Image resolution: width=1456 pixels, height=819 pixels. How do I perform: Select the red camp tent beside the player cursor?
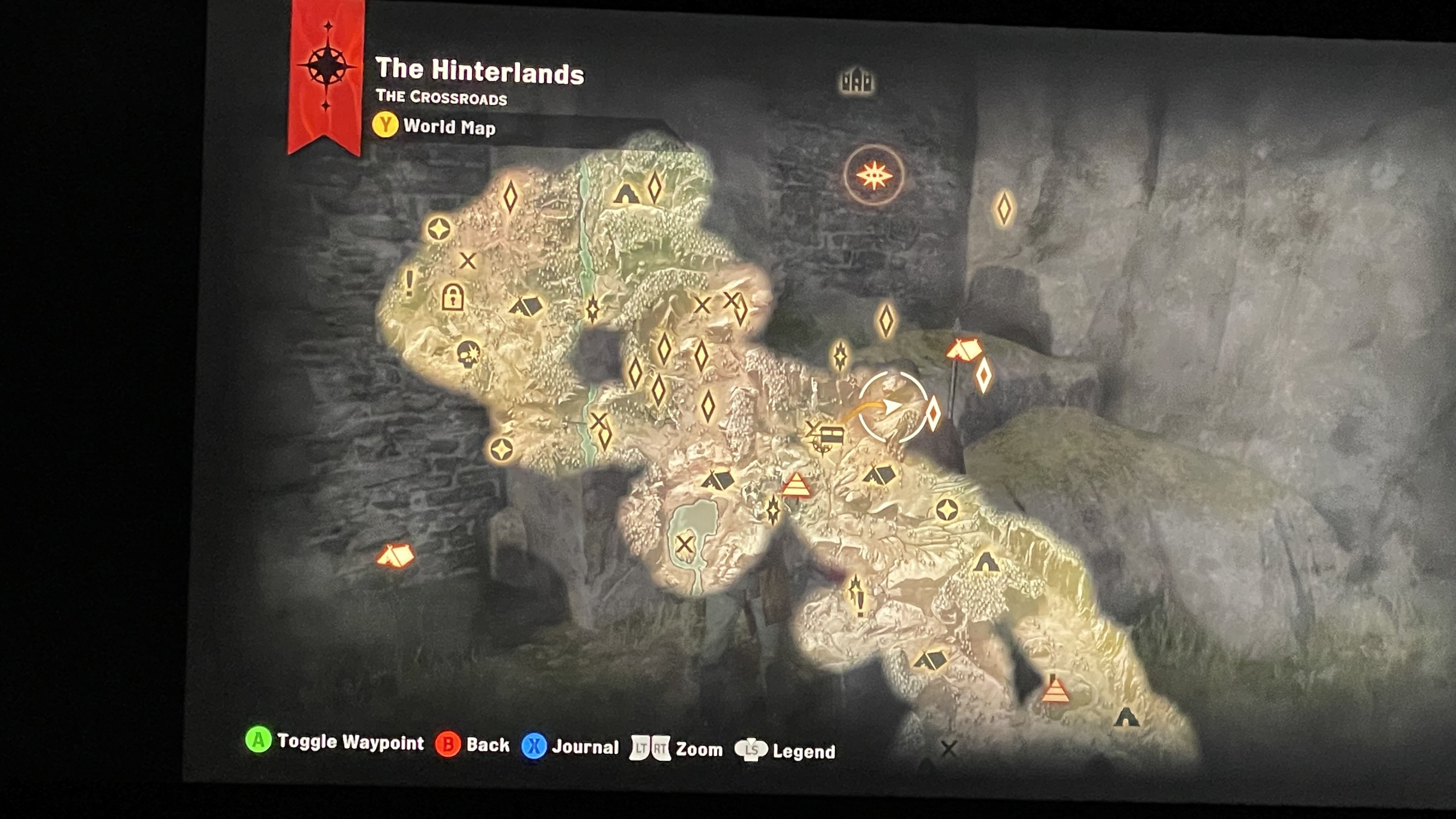coord(964,349)
